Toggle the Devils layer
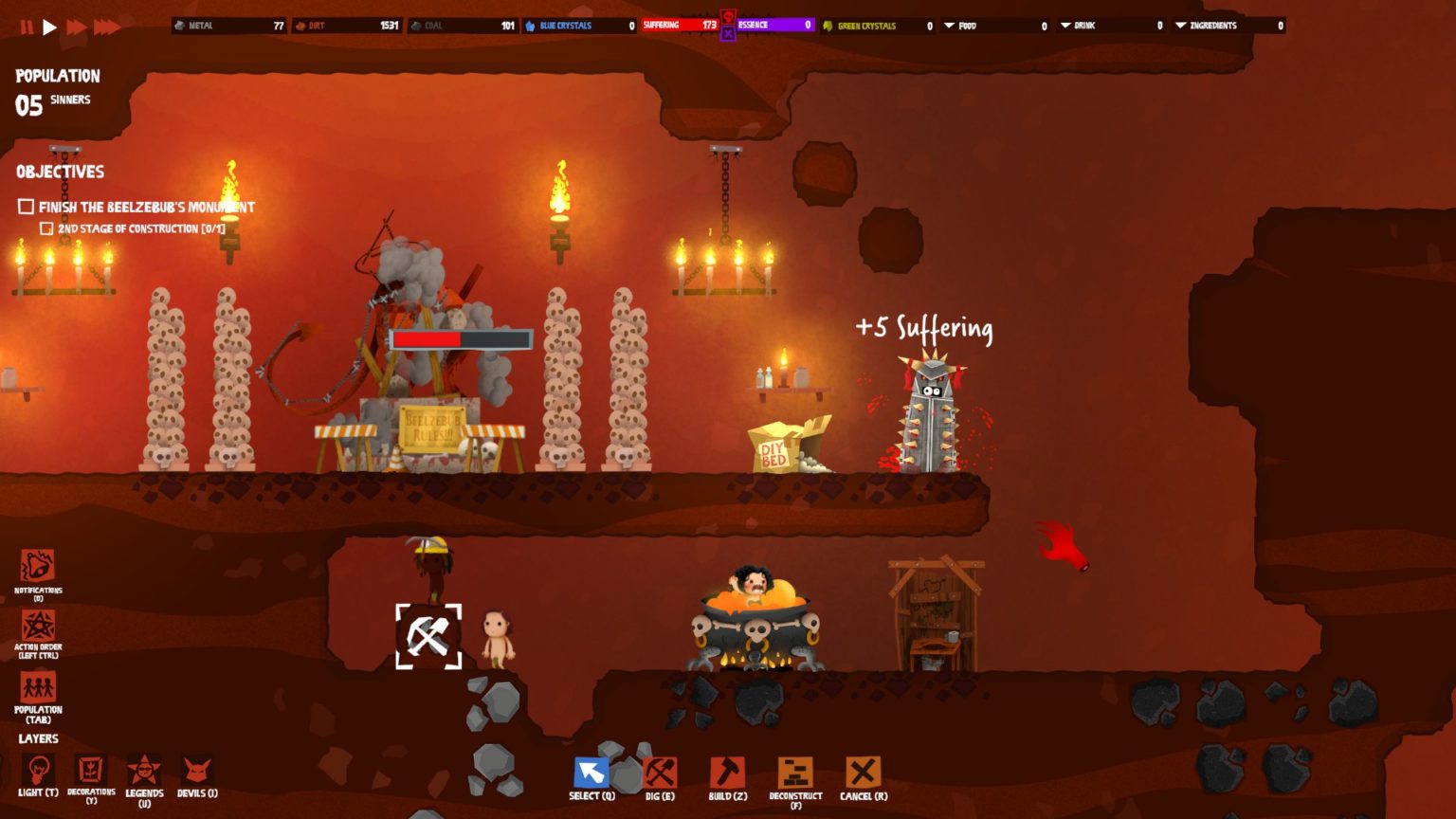 [x=197, y=772]
